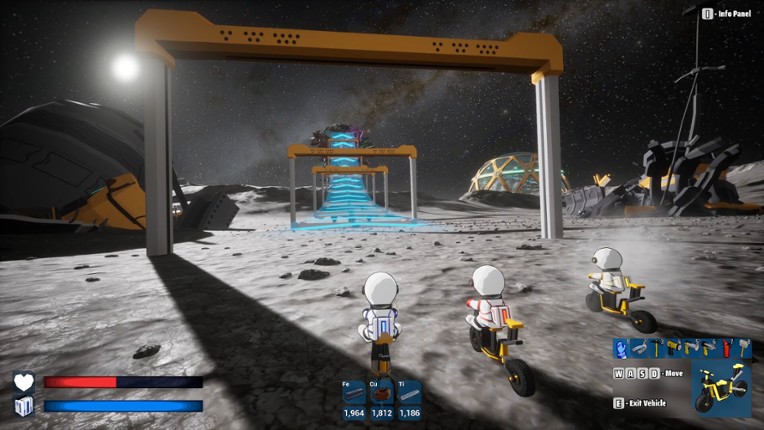Equip the red fire extinguisher slot
The height and width of the screenshot is (430, 764).
727,348
